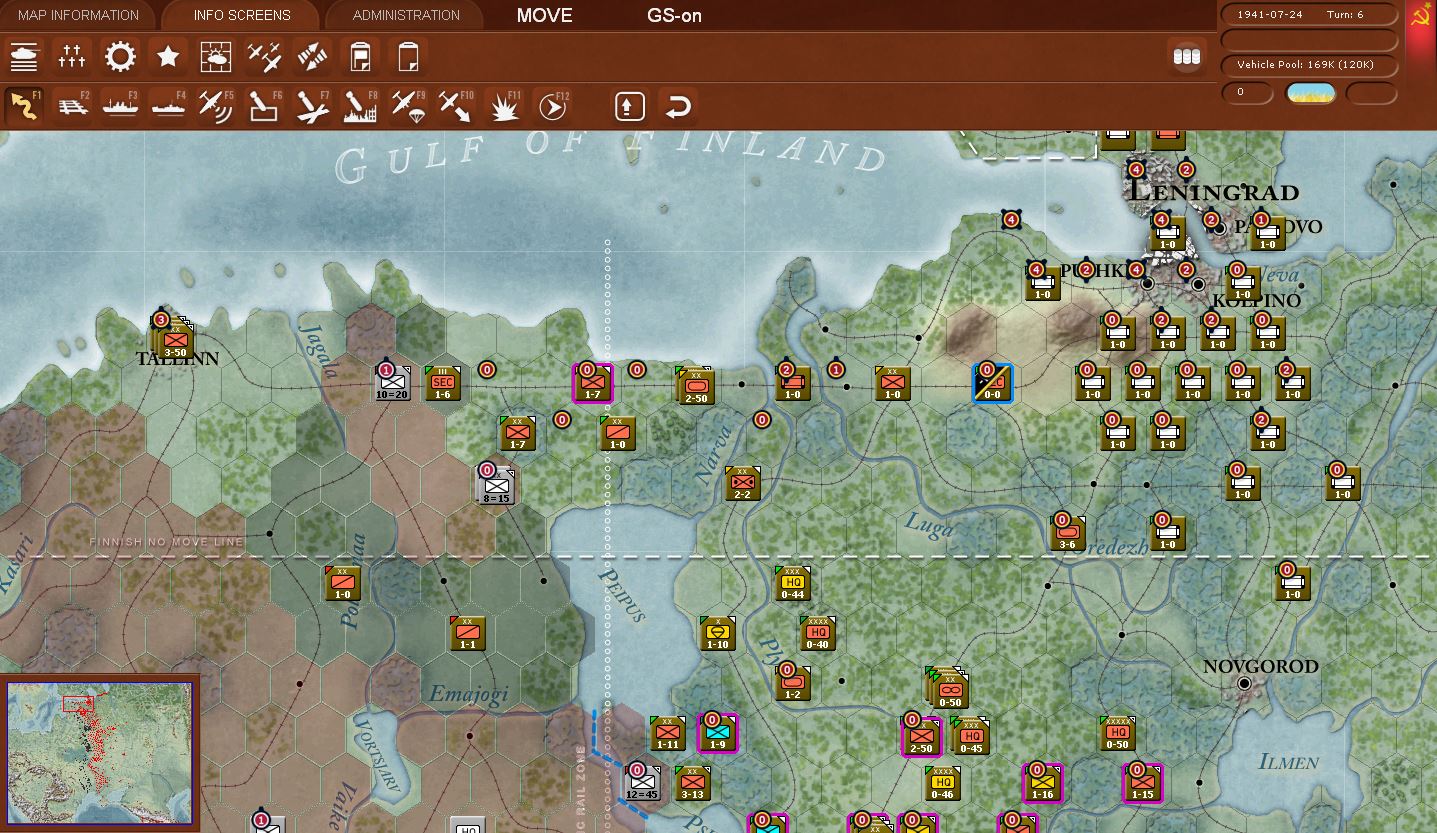1437x833 pixels.
Task: Open the ADMINISTRATION menu
Action: coord(403,15)
